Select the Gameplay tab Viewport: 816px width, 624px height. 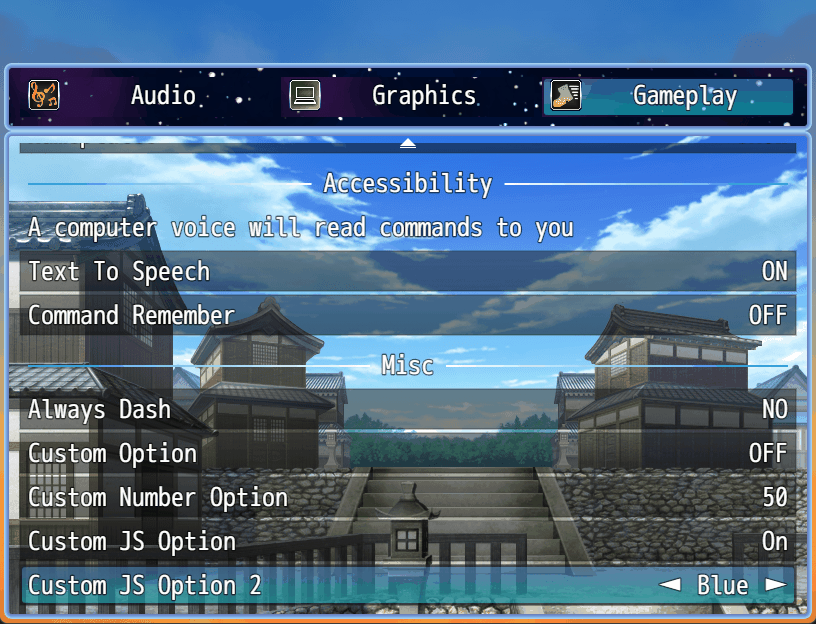coord(670,96)
